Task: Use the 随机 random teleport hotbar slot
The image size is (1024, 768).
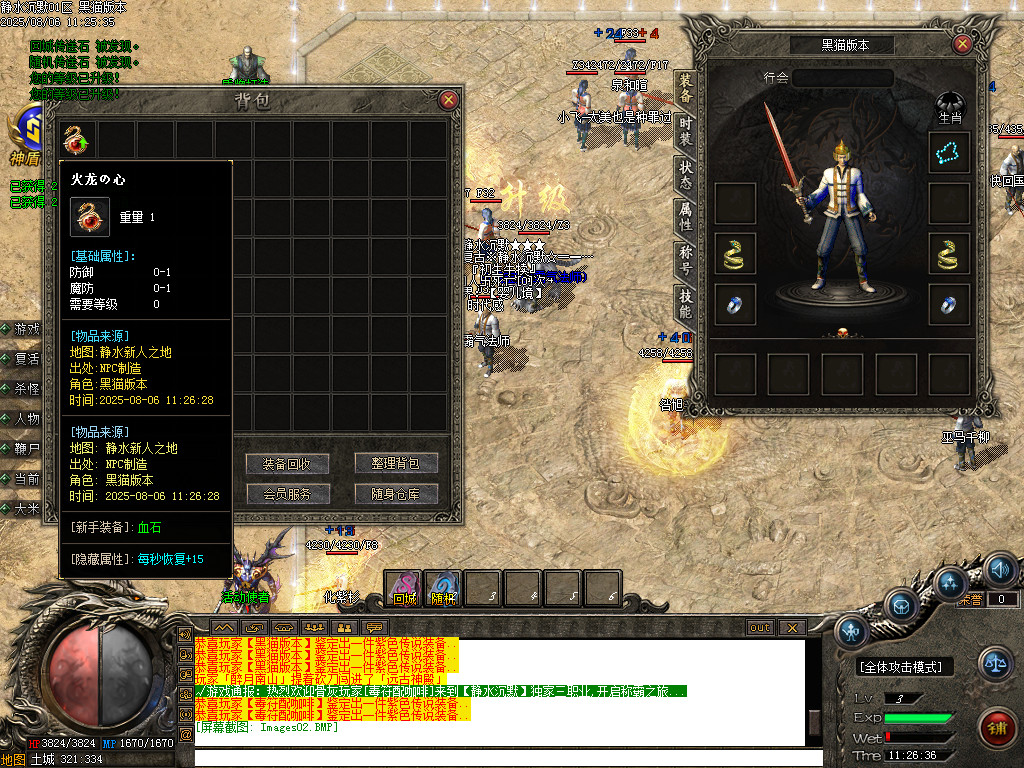Action: 443,588
